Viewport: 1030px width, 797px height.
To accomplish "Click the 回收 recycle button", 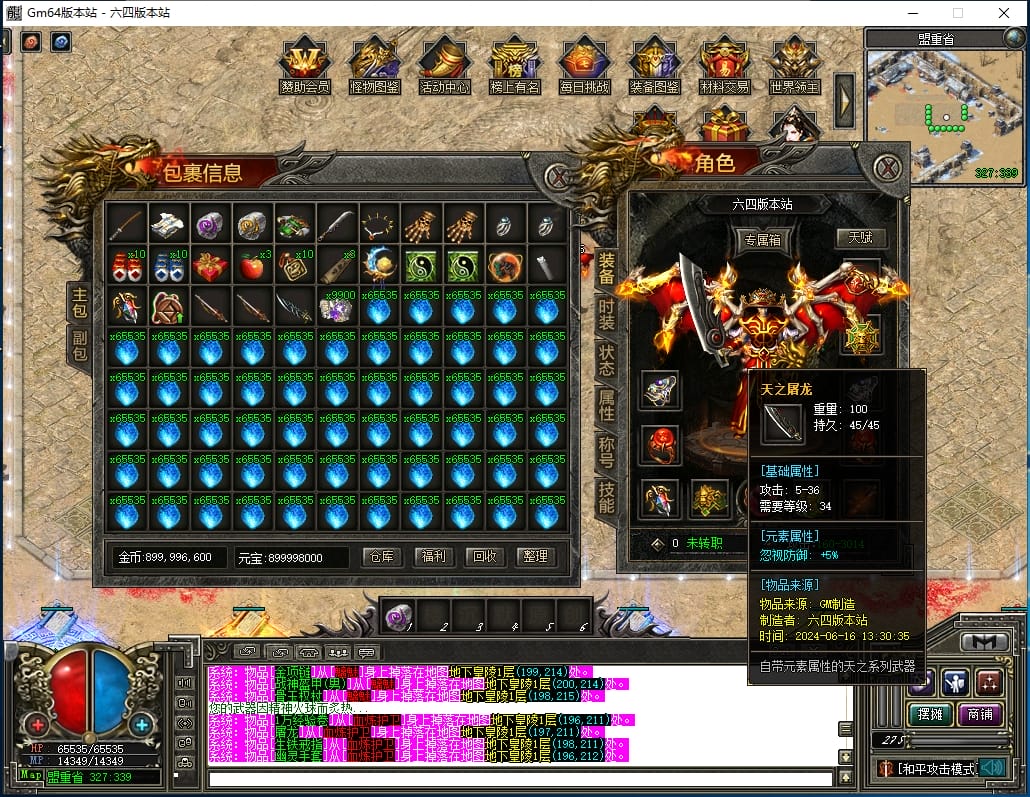I will pyautogui.click(x=484, y=557).
